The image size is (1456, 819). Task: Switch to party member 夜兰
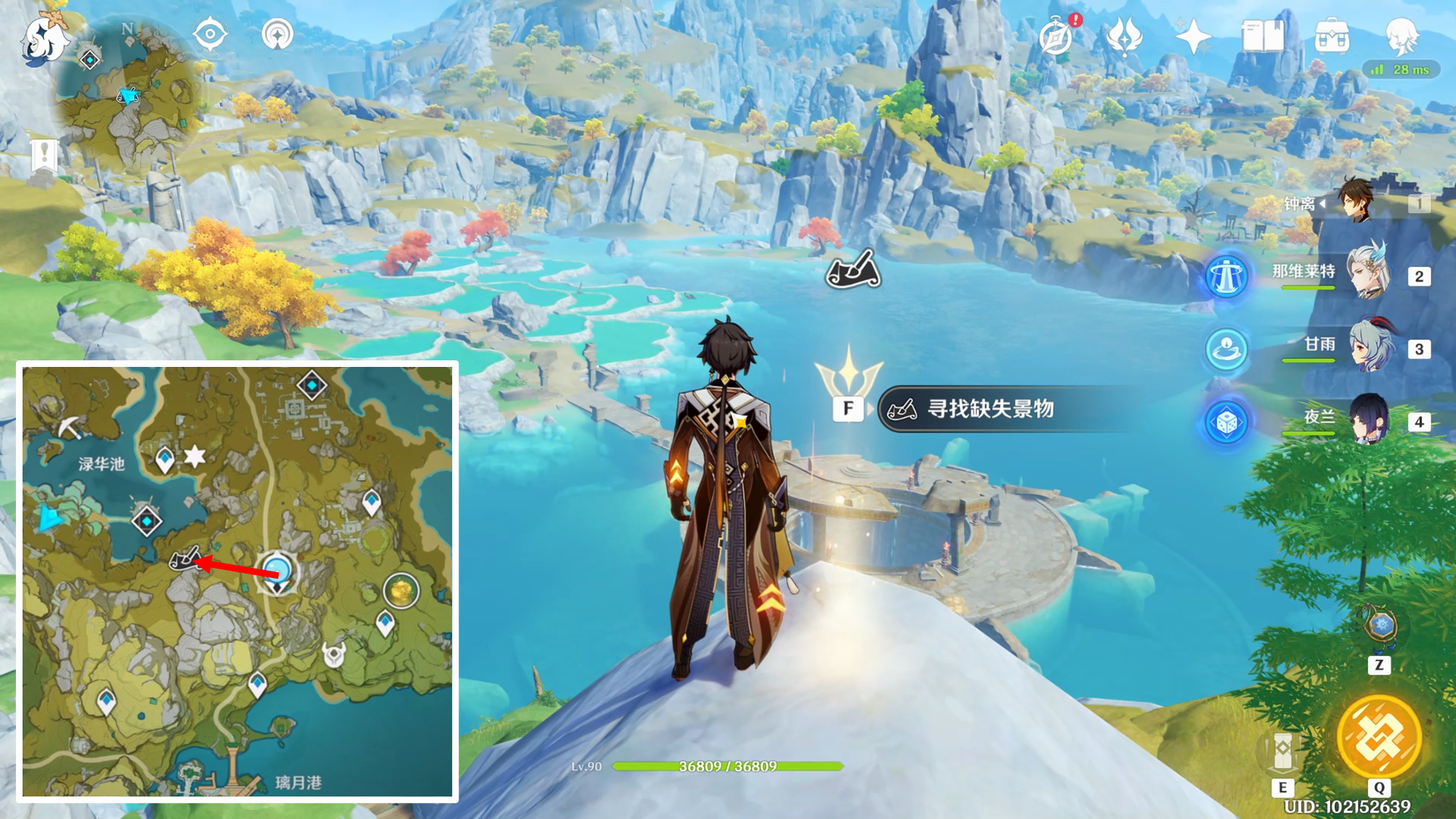pyautogui.click(x=1369, y=420)
